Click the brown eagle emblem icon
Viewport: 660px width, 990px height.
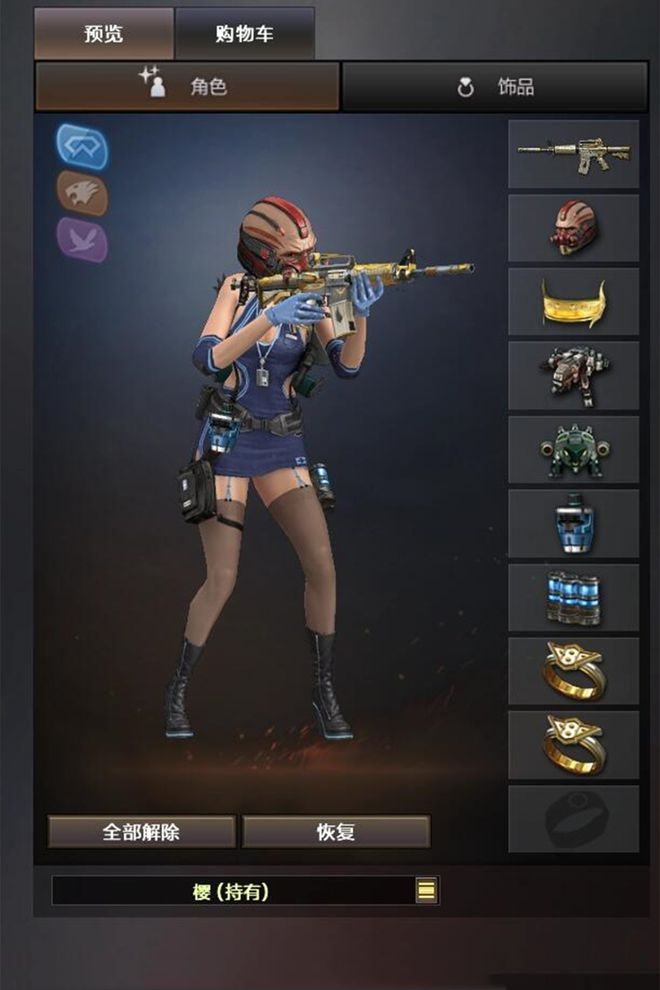81,193
